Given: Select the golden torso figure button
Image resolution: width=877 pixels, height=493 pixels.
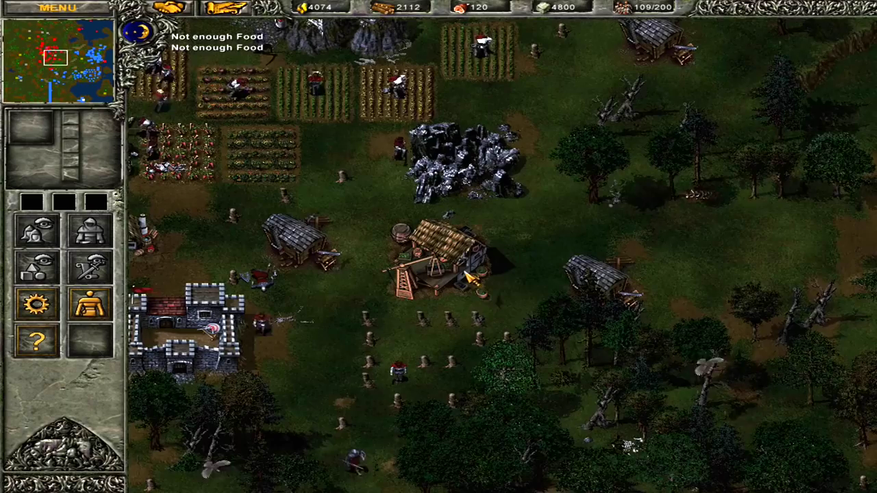Looking at the screenshot, I should pyautogui.click(x=89, y=304).
